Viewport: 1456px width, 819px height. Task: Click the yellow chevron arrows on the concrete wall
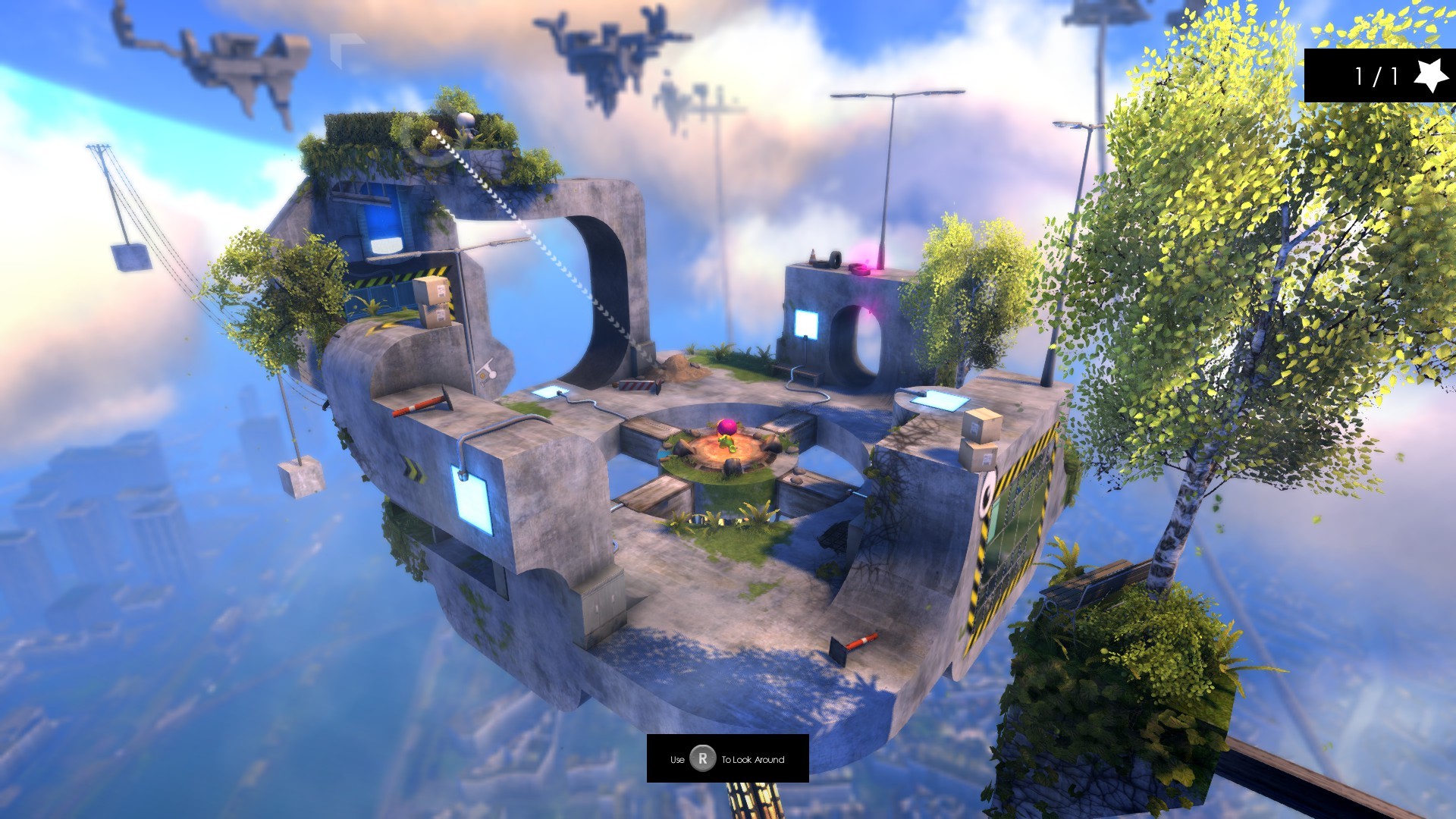tap(416, 472)
